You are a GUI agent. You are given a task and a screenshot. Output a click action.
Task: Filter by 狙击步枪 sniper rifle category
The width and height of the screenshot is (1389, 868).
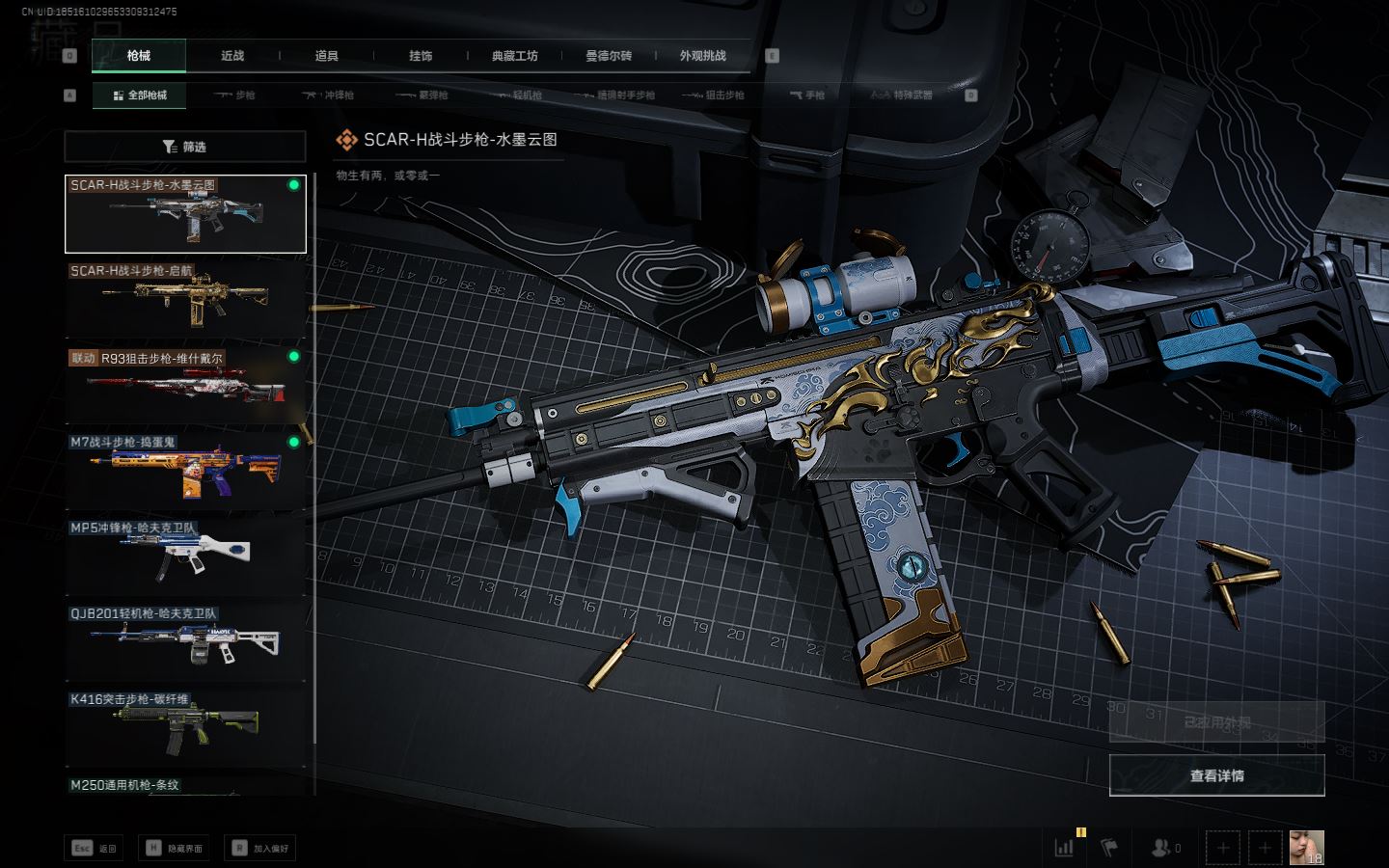click(714, 95)
